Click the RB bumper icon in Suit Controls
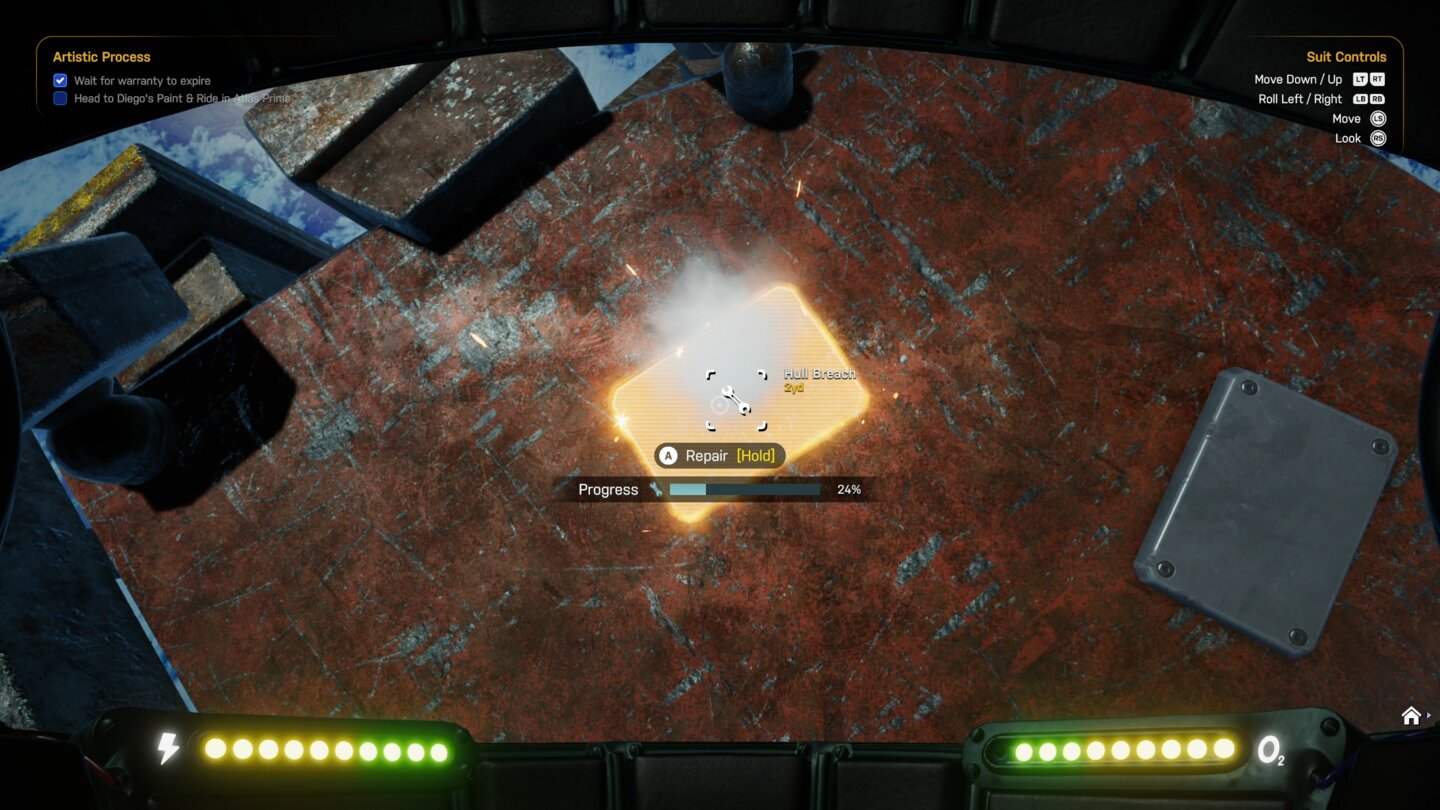The image size is (1440, 810). click(1379, 99)
